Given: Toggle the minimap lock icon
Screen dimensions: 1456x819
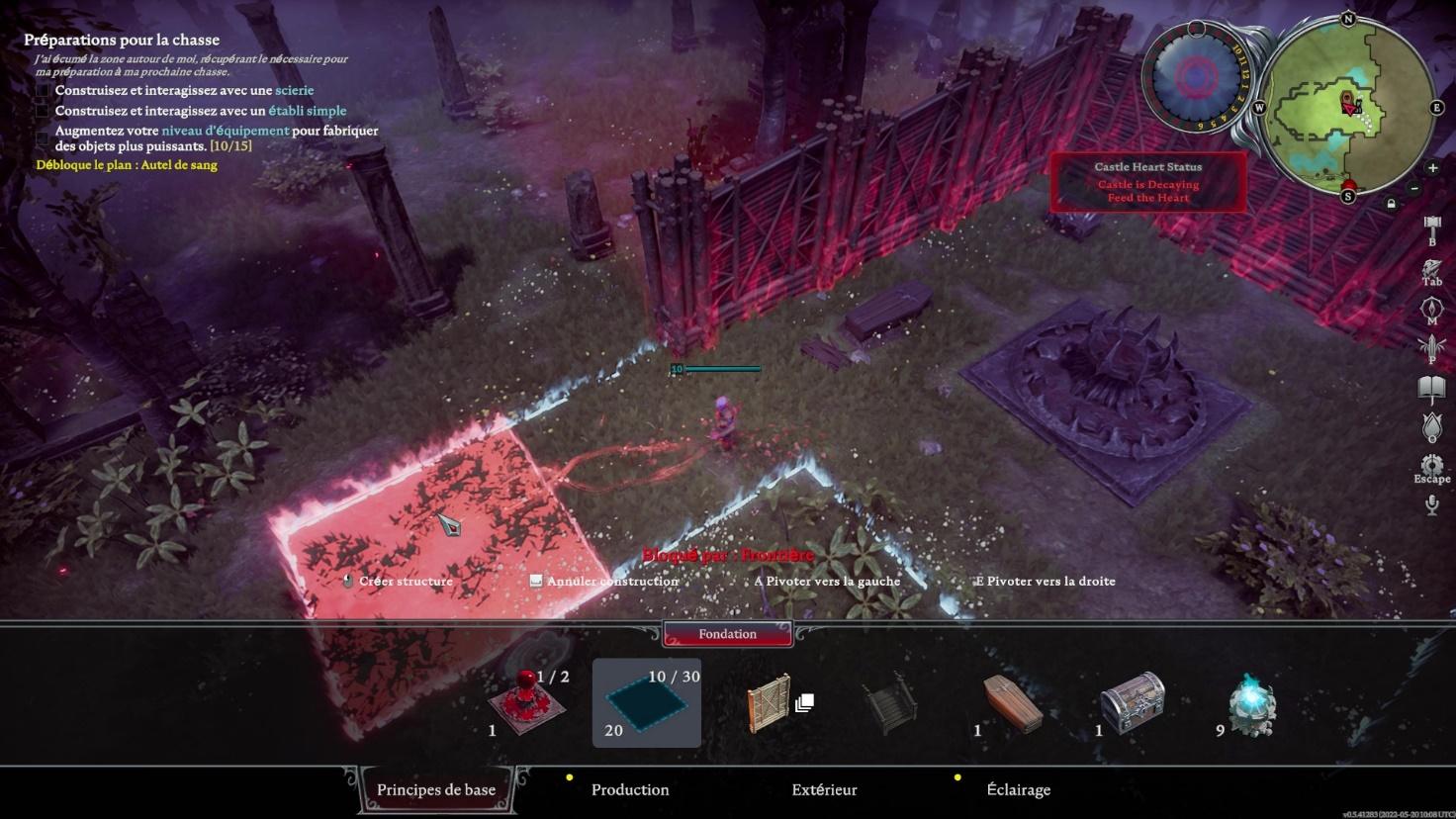Looking at the screenshot, I should [x=1391, y=204].
